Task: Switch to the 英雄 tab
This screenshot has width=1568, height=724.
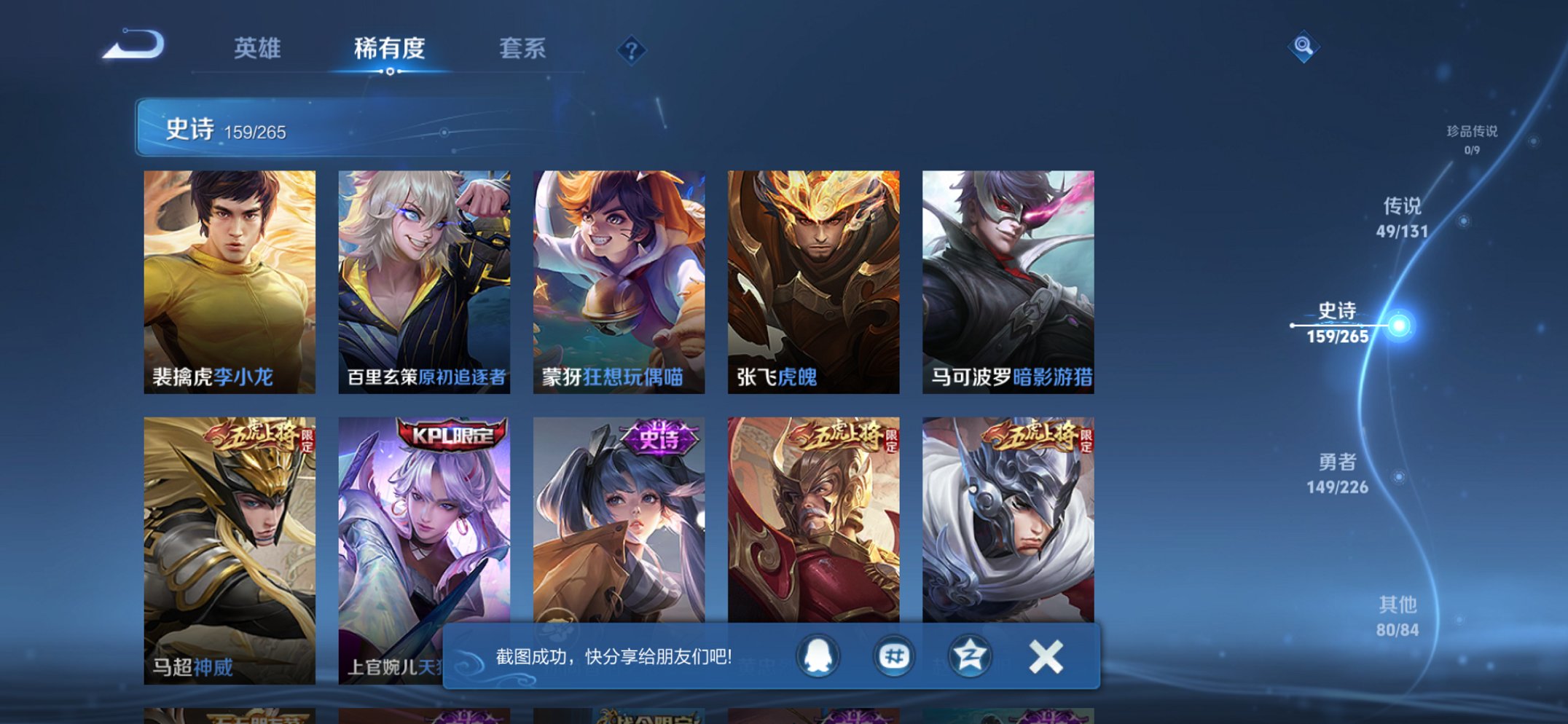Action: pyautogui.click(x=259, y=49)
